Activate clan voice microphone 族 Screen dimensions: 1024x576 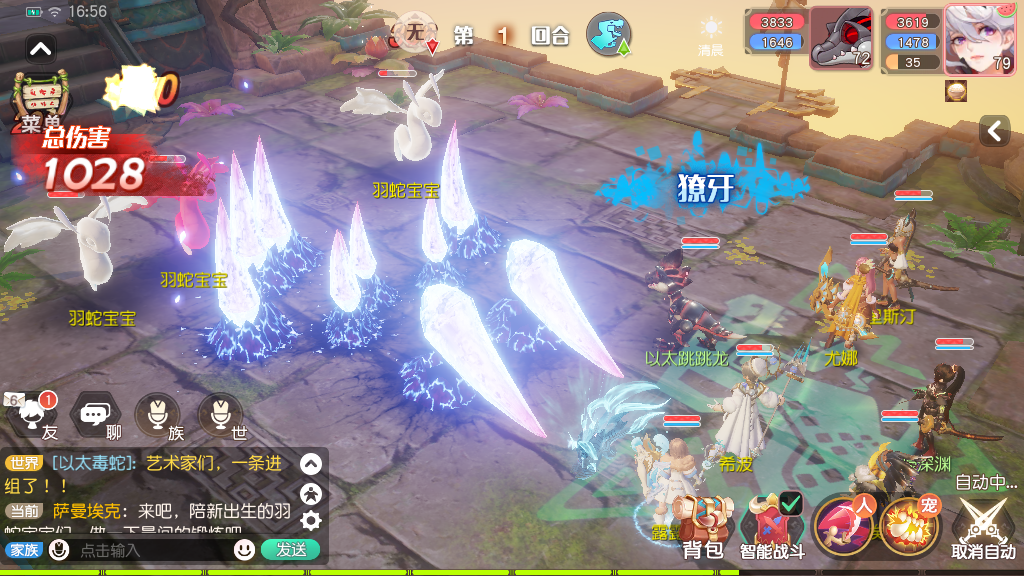click(x=158, y=414)
